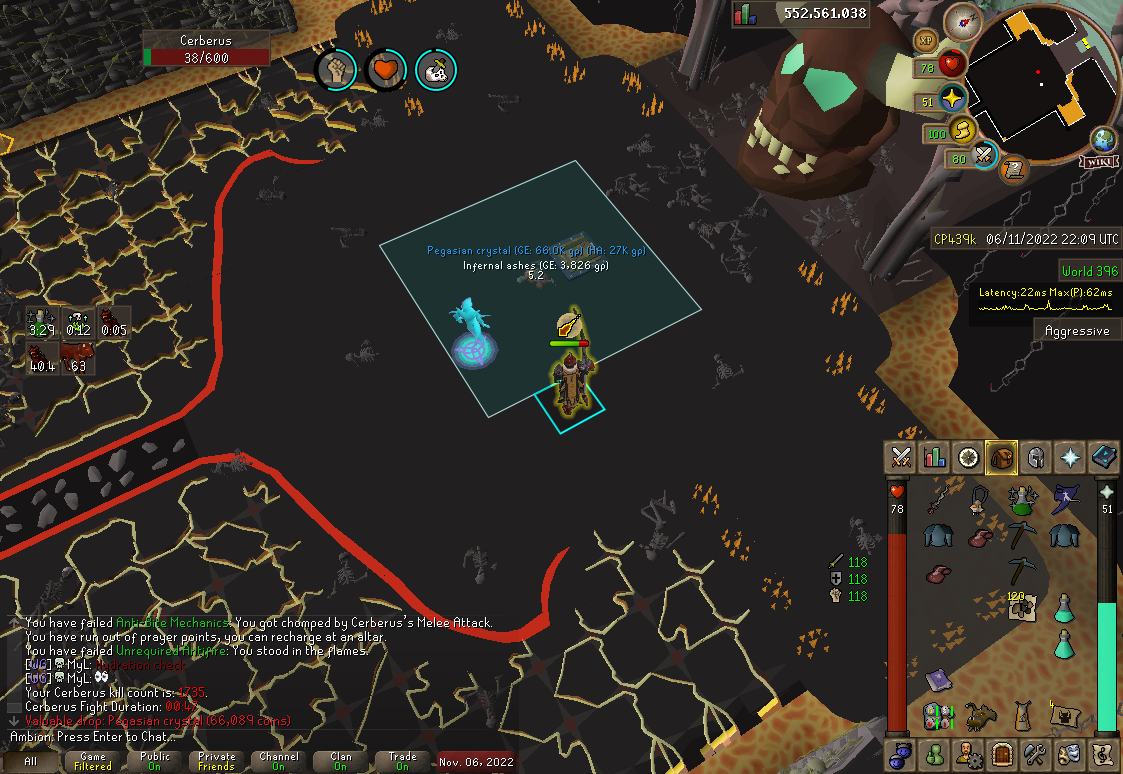Toggle the run energy boot orb

[x=963, y=130]
